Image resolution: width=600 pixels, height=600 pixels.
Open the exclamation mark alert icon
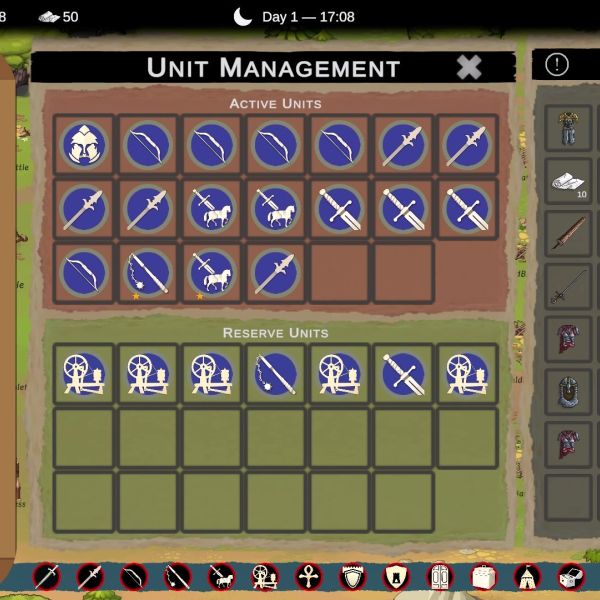(557, 65)
